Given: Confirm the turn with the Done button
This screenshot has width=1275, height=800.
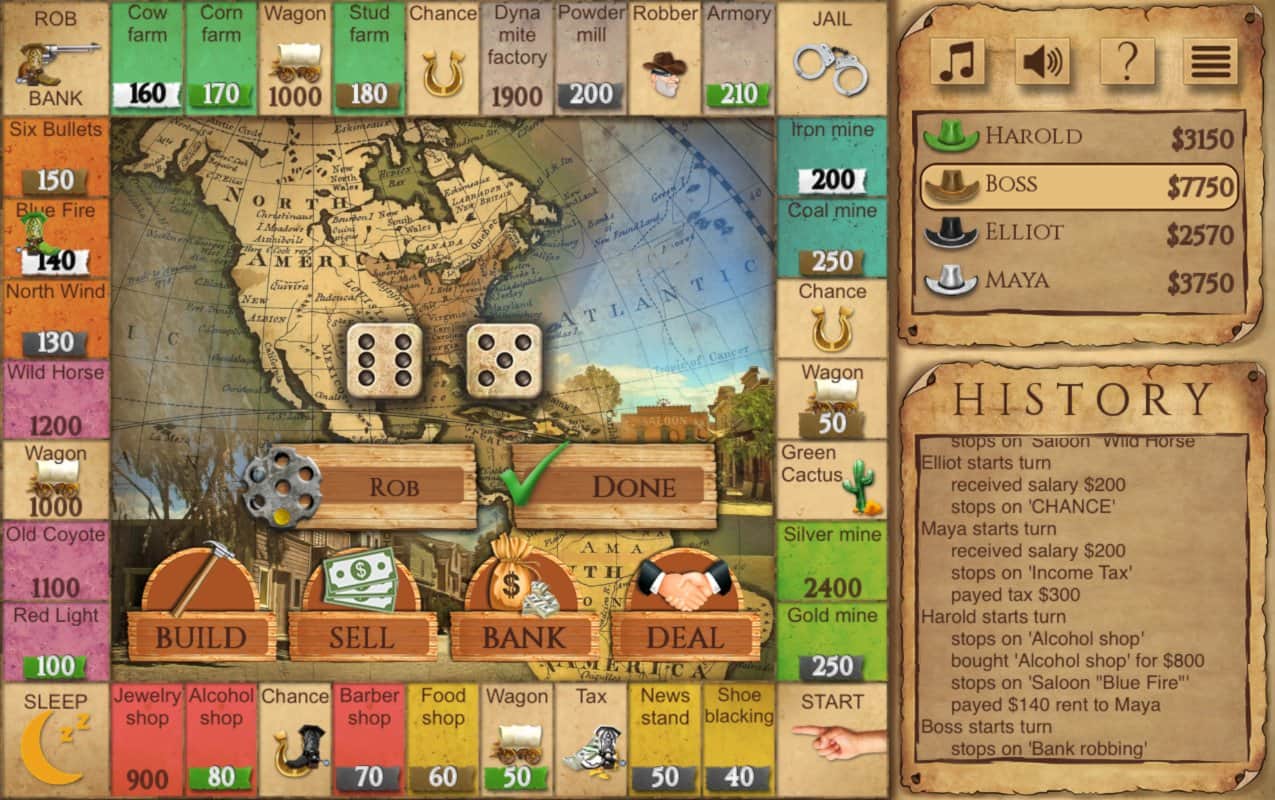Looking at the screenshot, I should [x=633, y=487].
